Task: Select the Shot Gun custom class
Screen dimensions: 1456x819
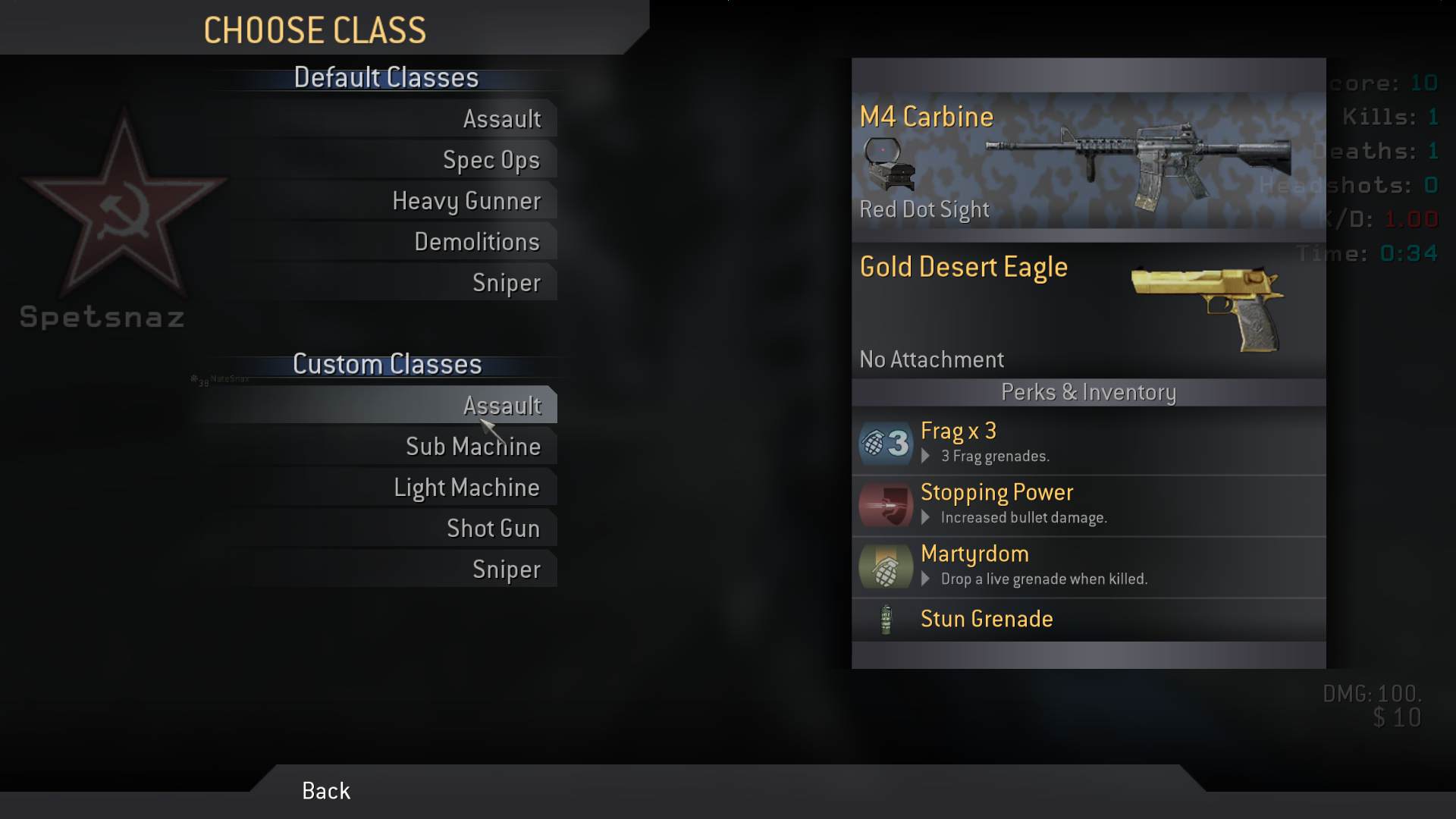Action: (493, 529)
